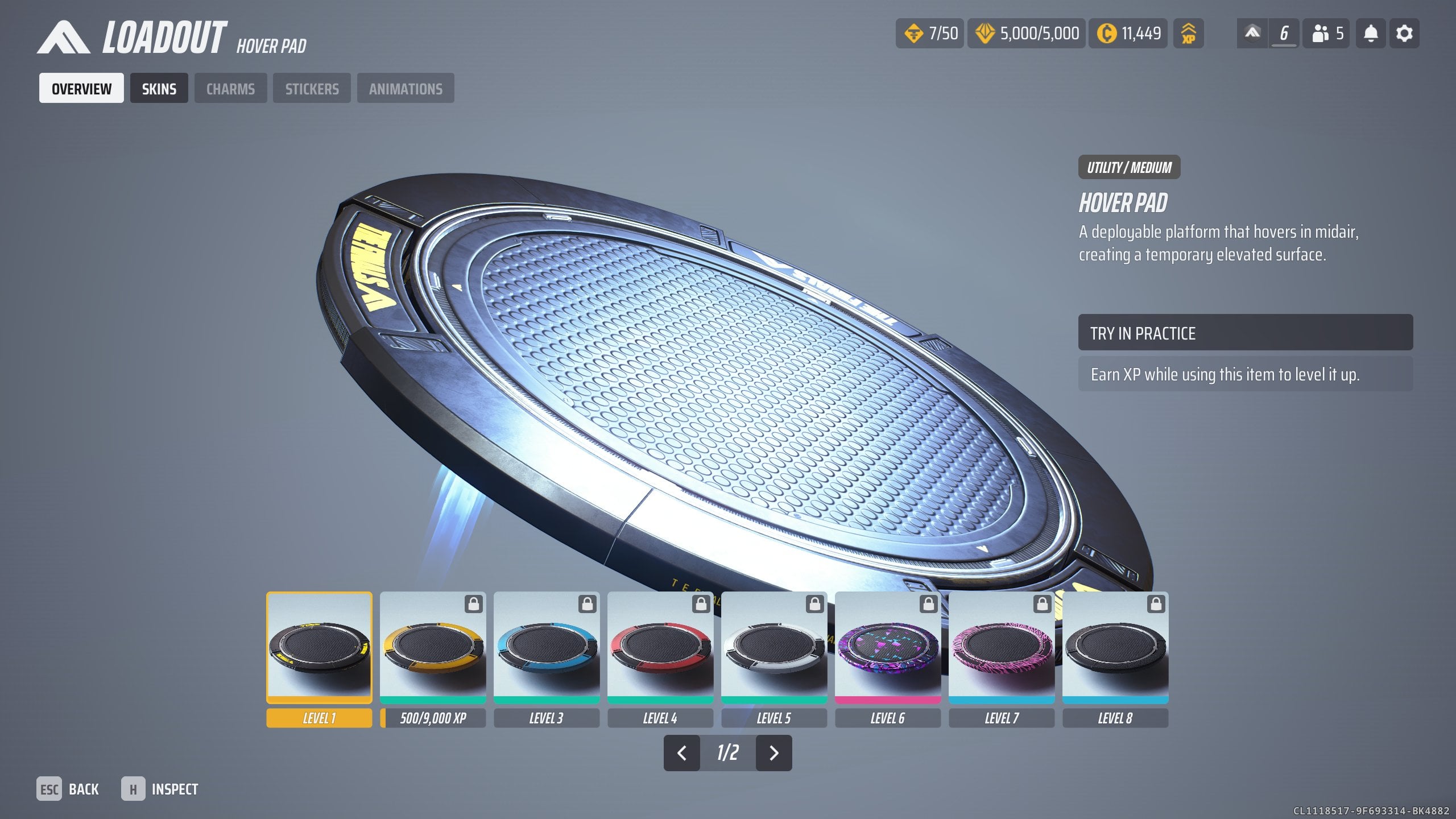Open the notifications bell

coord(1371,34)
